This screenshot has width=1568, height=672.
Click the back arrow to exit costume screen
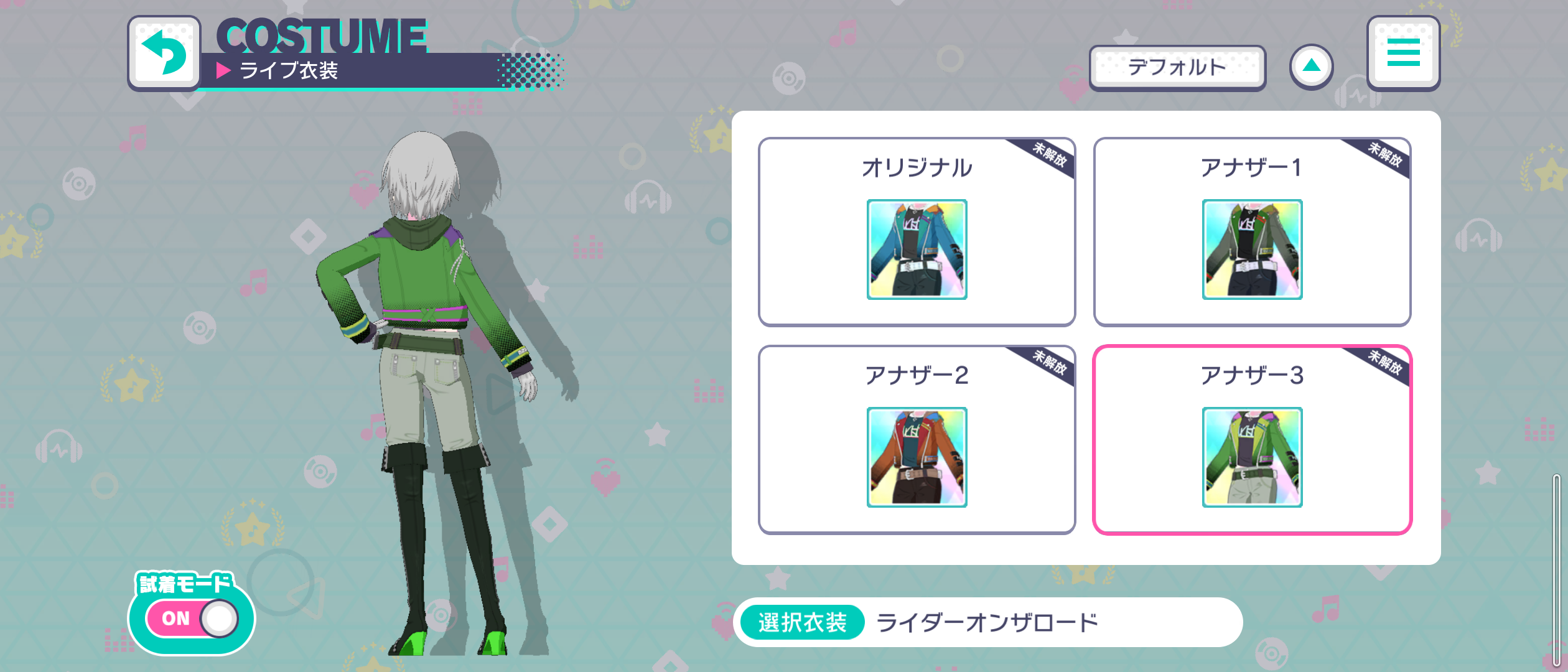tap(164, 53)
